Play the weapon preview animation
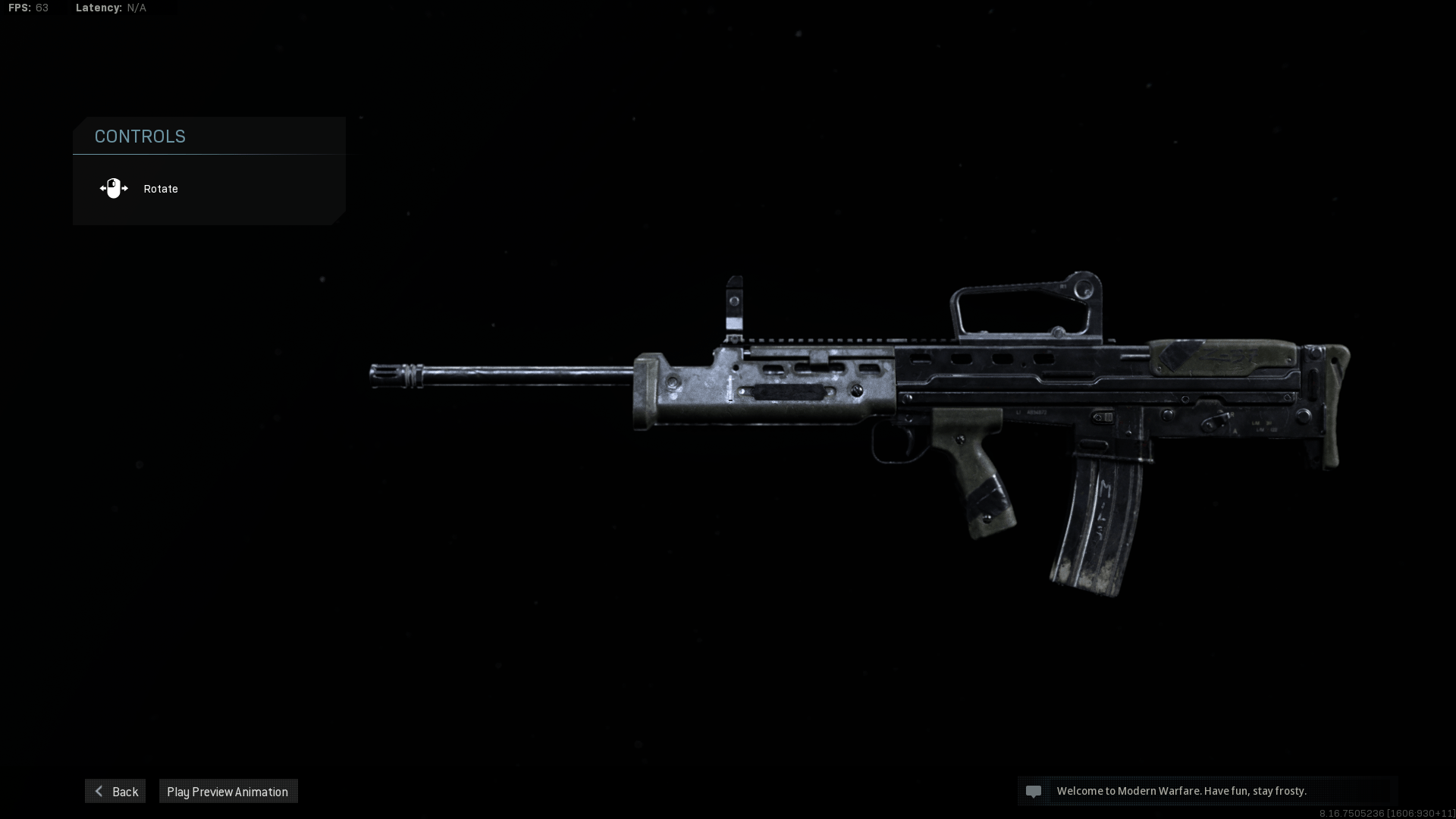 point(227,791)
